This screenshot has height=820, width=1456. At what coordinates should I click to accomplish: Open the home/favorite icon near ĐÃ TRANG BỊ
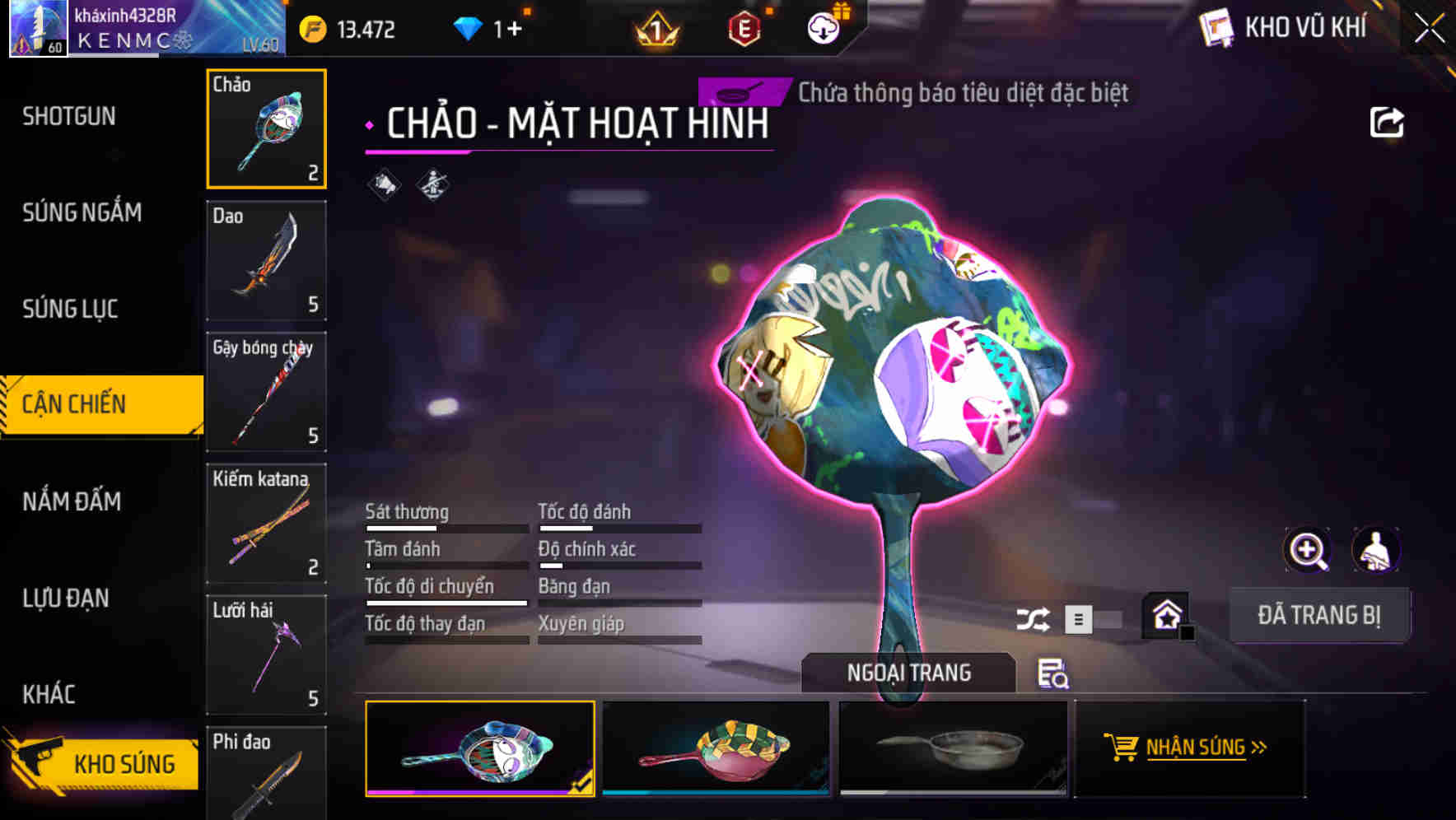click(x=1164, y=616)
